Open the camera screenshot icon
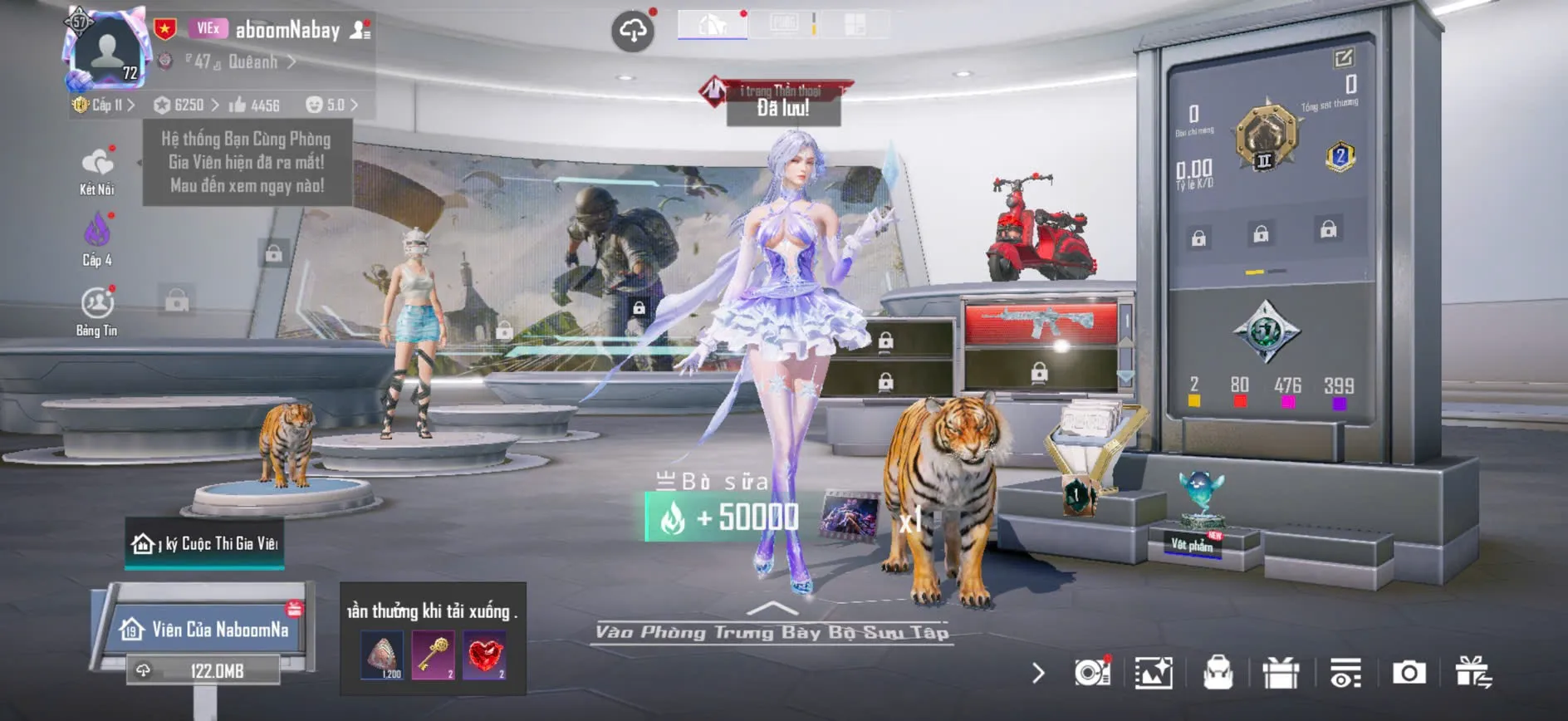The width and height of the screenshot is (1568, 721). [1409, 672]
